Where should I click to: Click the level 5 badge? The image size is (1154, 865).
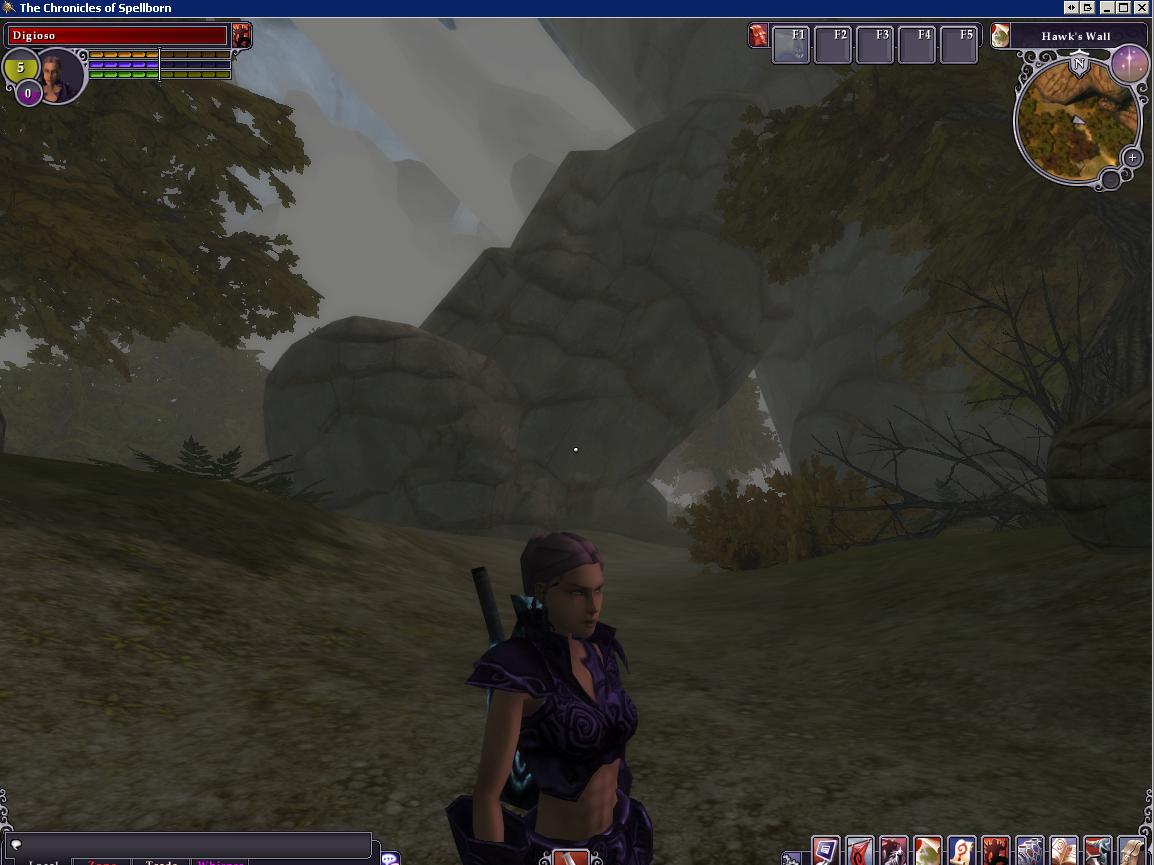[20, 69]
